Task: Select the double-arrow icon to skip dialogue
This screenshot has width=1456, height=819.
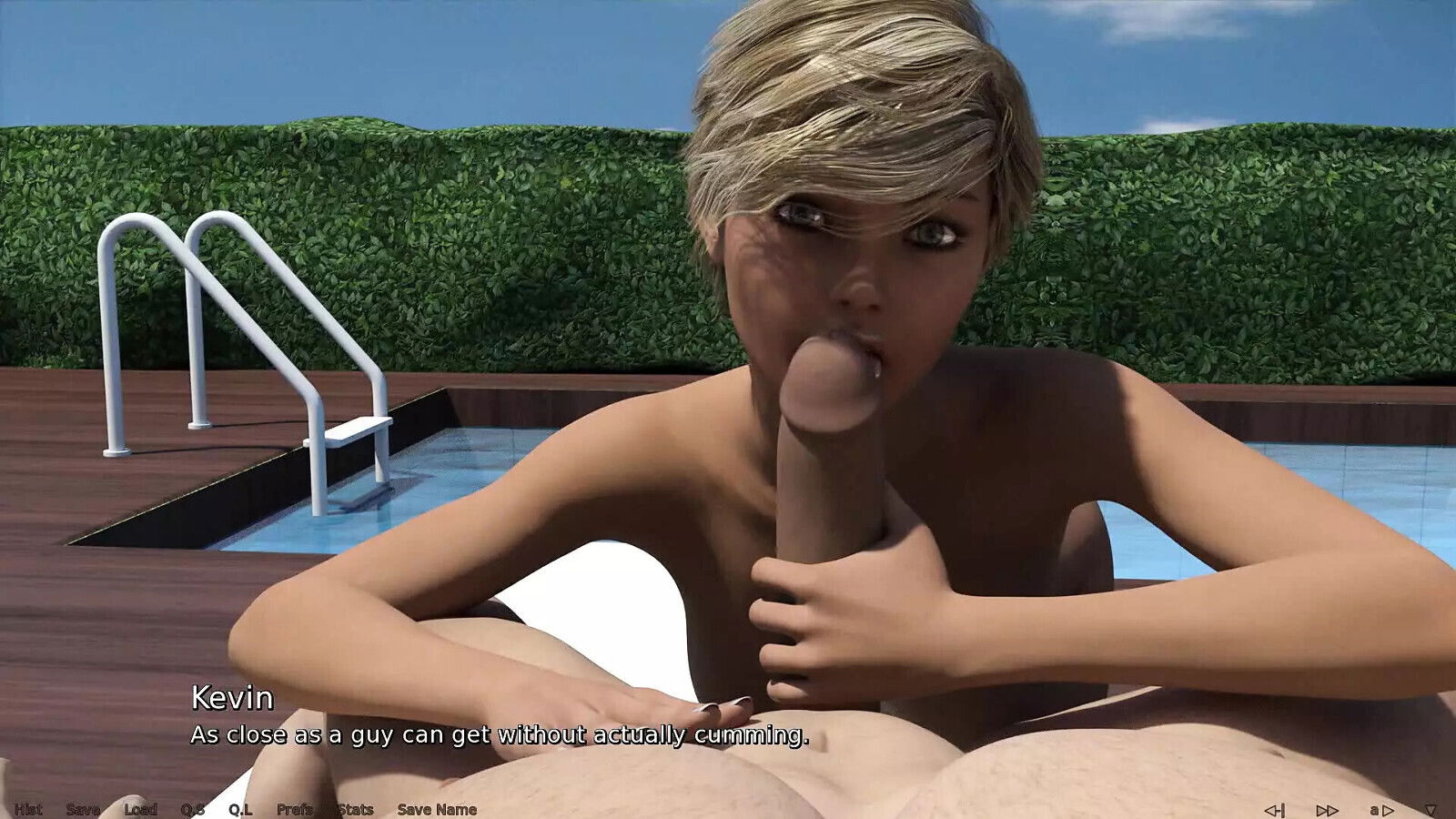Action: (1327, 809)
